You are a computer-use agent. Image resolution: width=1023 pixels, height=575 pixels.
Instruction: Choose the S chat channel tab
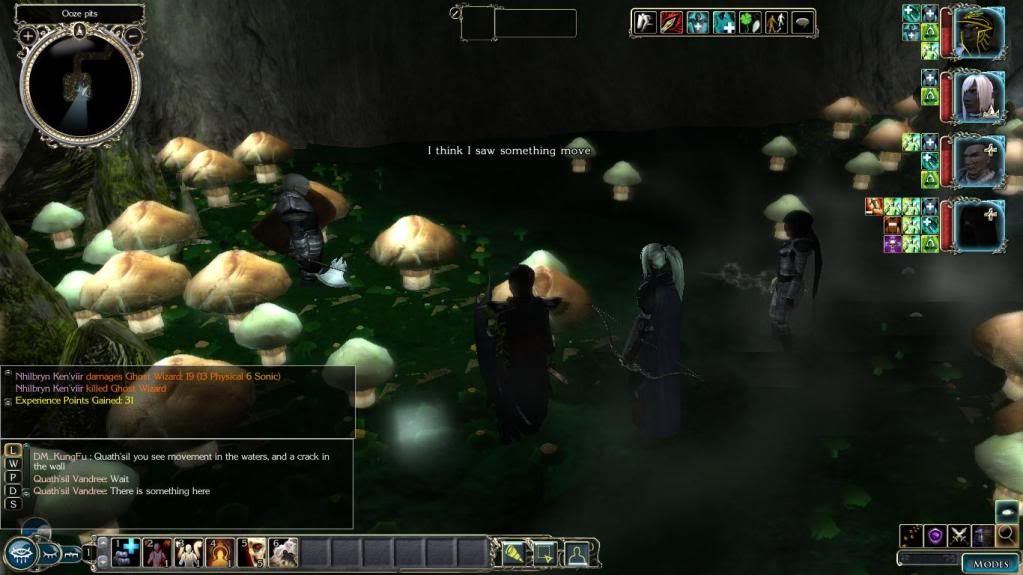point(13,504)
